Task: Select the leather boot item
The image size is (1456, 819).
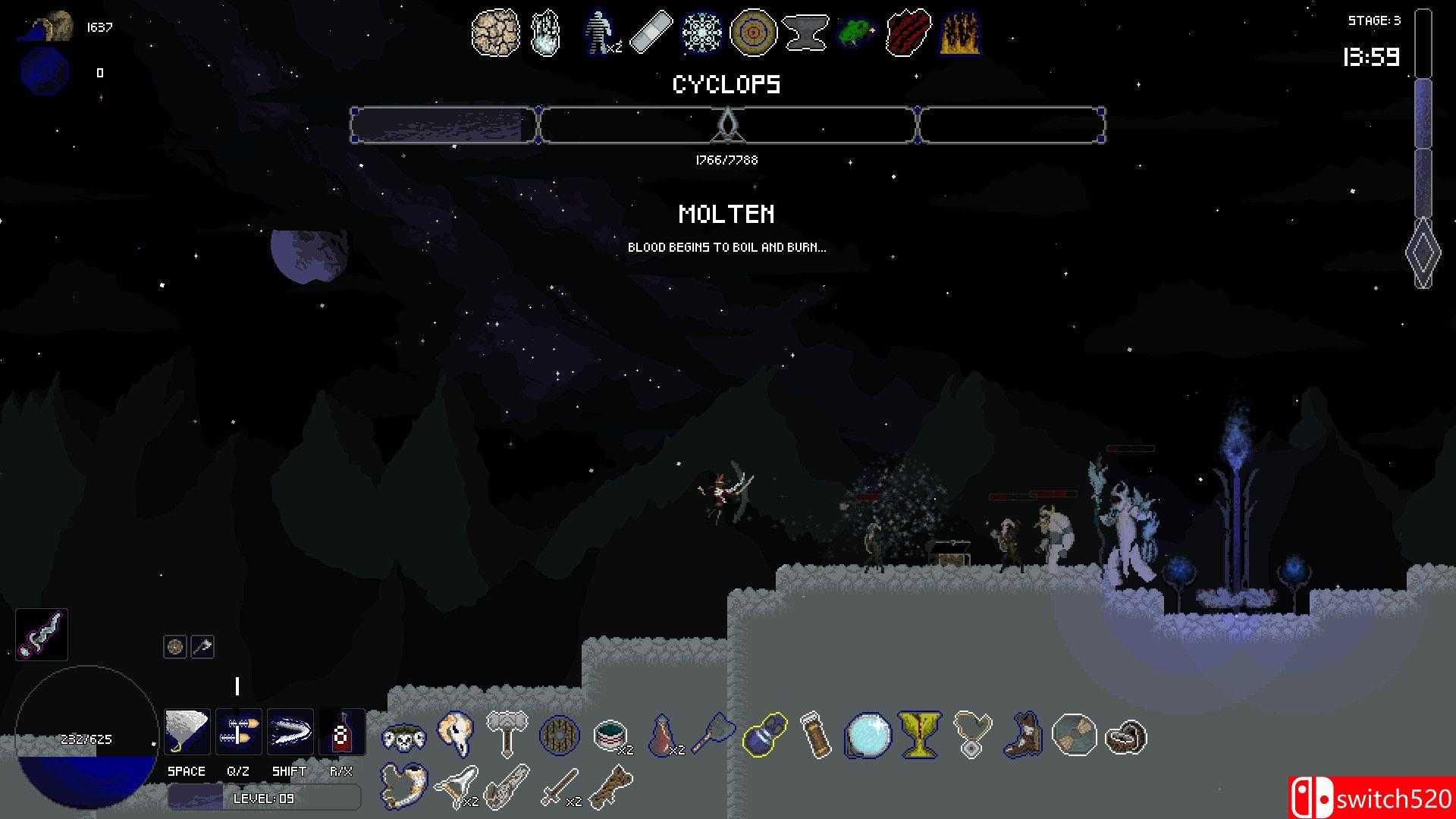Action: [x=1021, y=735]
